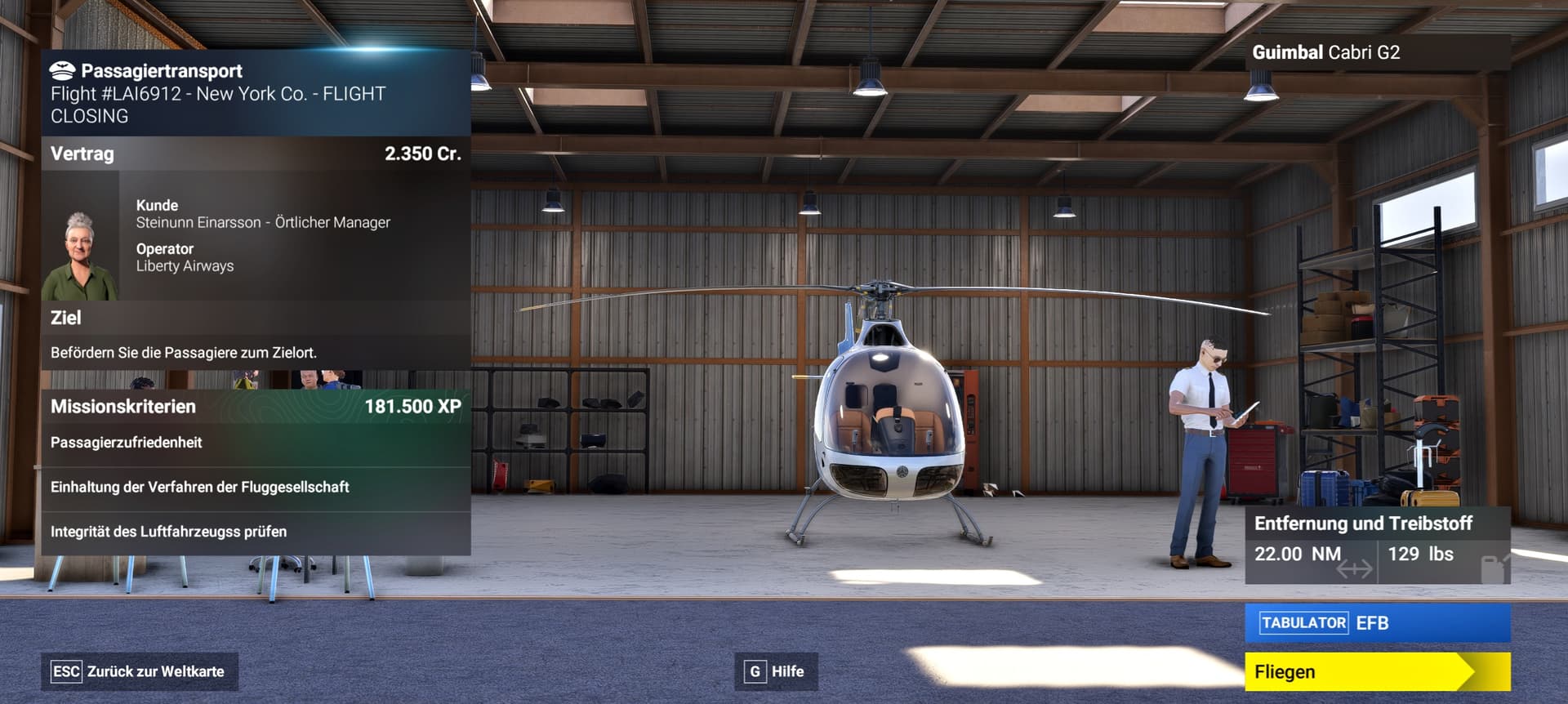This screenshot has width=1568, height=704.
Task: Click the ESC key icon at bottom left
Action: [x=67, y=671]
